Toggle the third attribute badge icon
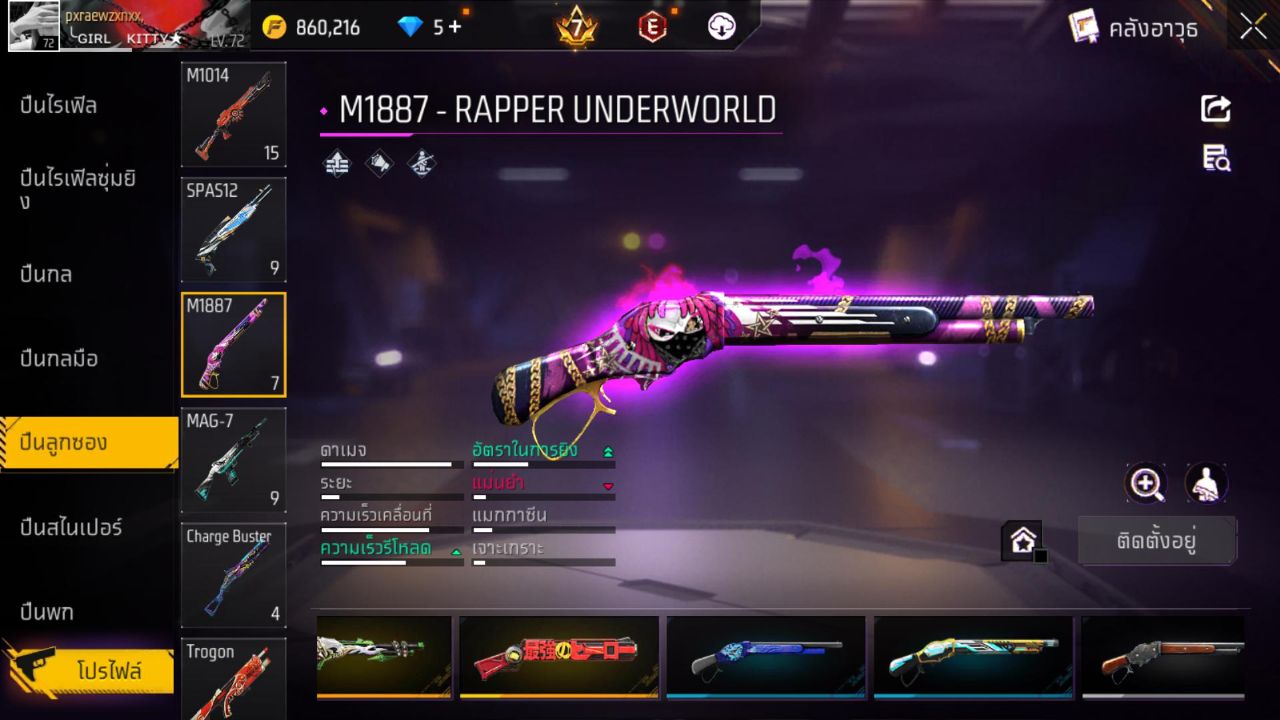The image size is (1280, 720). [420, 163]
